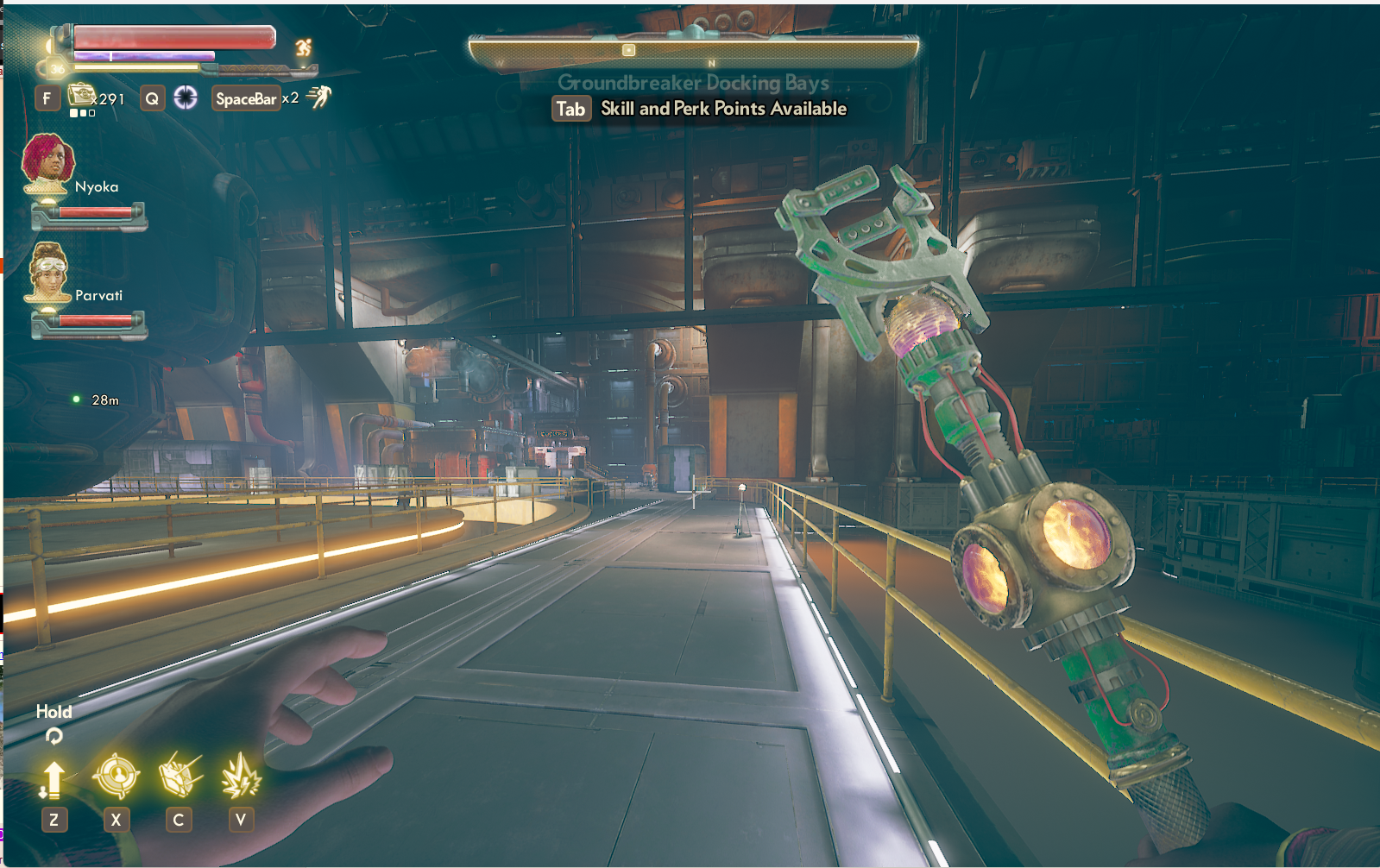Activate the companion target-attack command icon
1380x868 pixels.
(x=116, y=775)
